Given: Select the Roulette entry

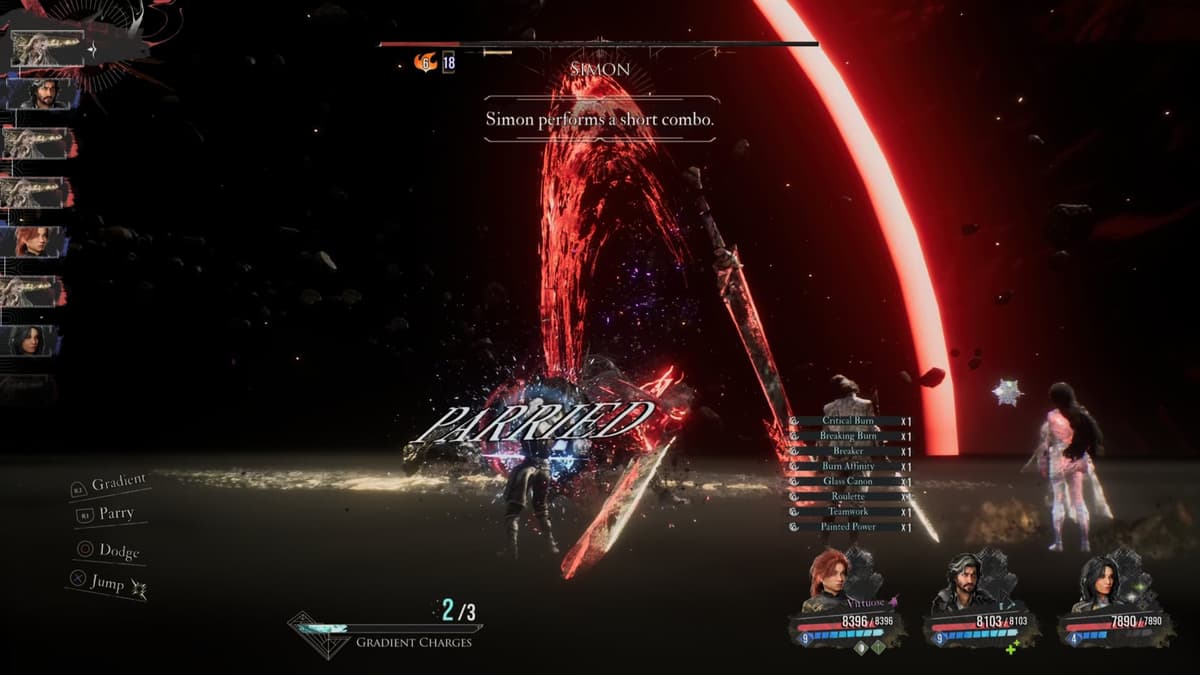Looking at the screenshot, I should [x=848, y=496].
